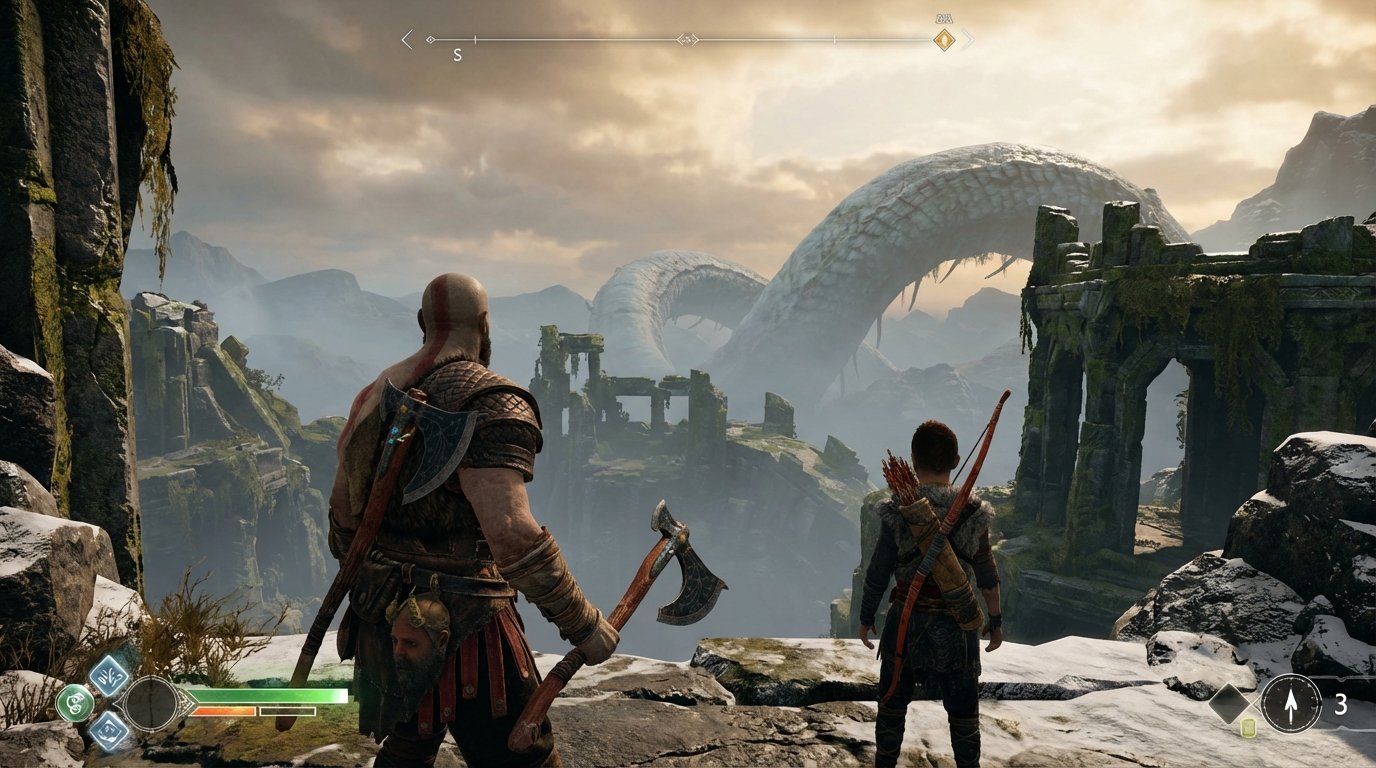
Task: Click the tick mark right of the compass center
Action: 835,39
